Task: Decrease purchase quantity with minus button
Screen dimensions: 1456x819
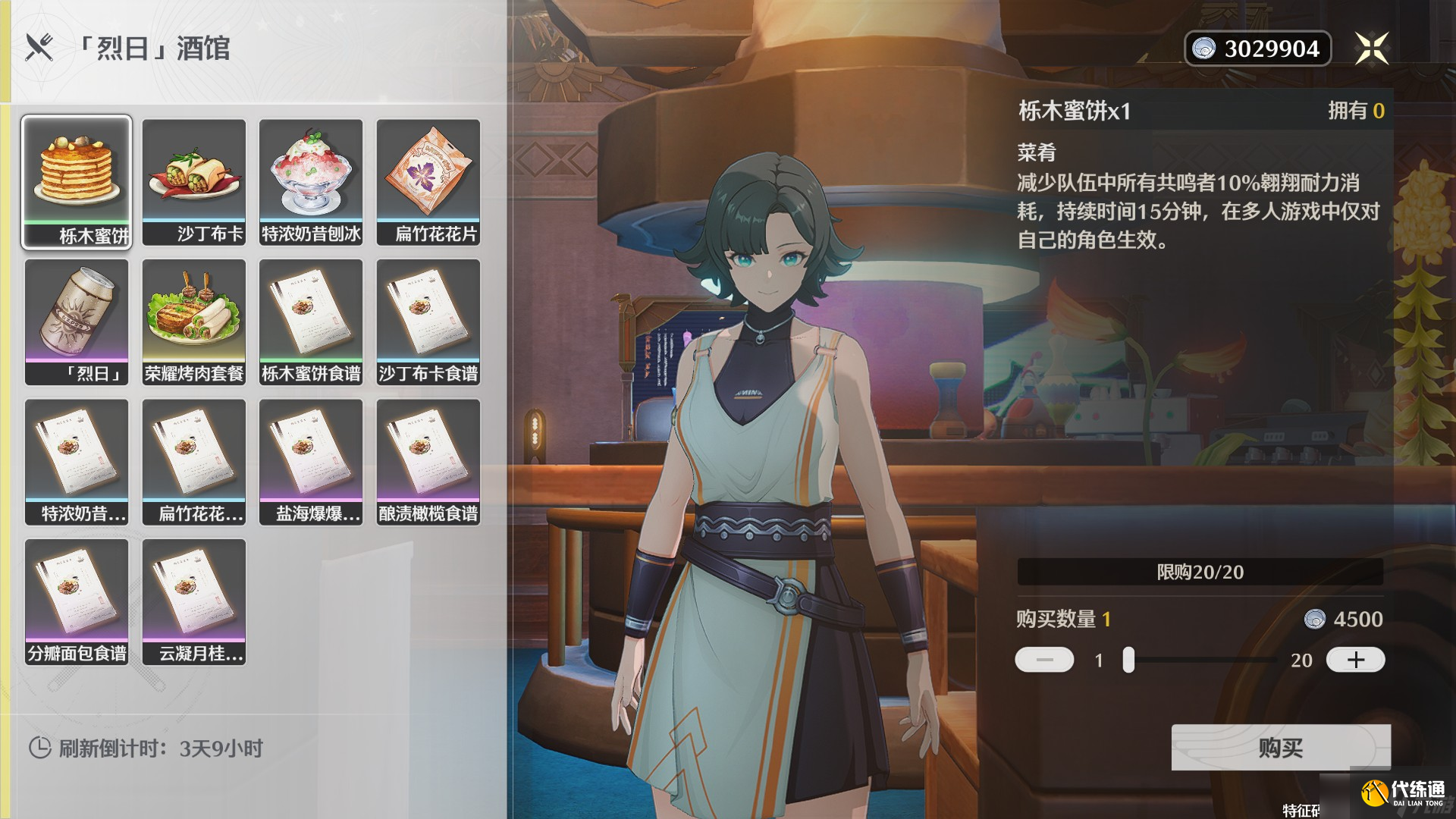Action: (x=1043, y=661)
